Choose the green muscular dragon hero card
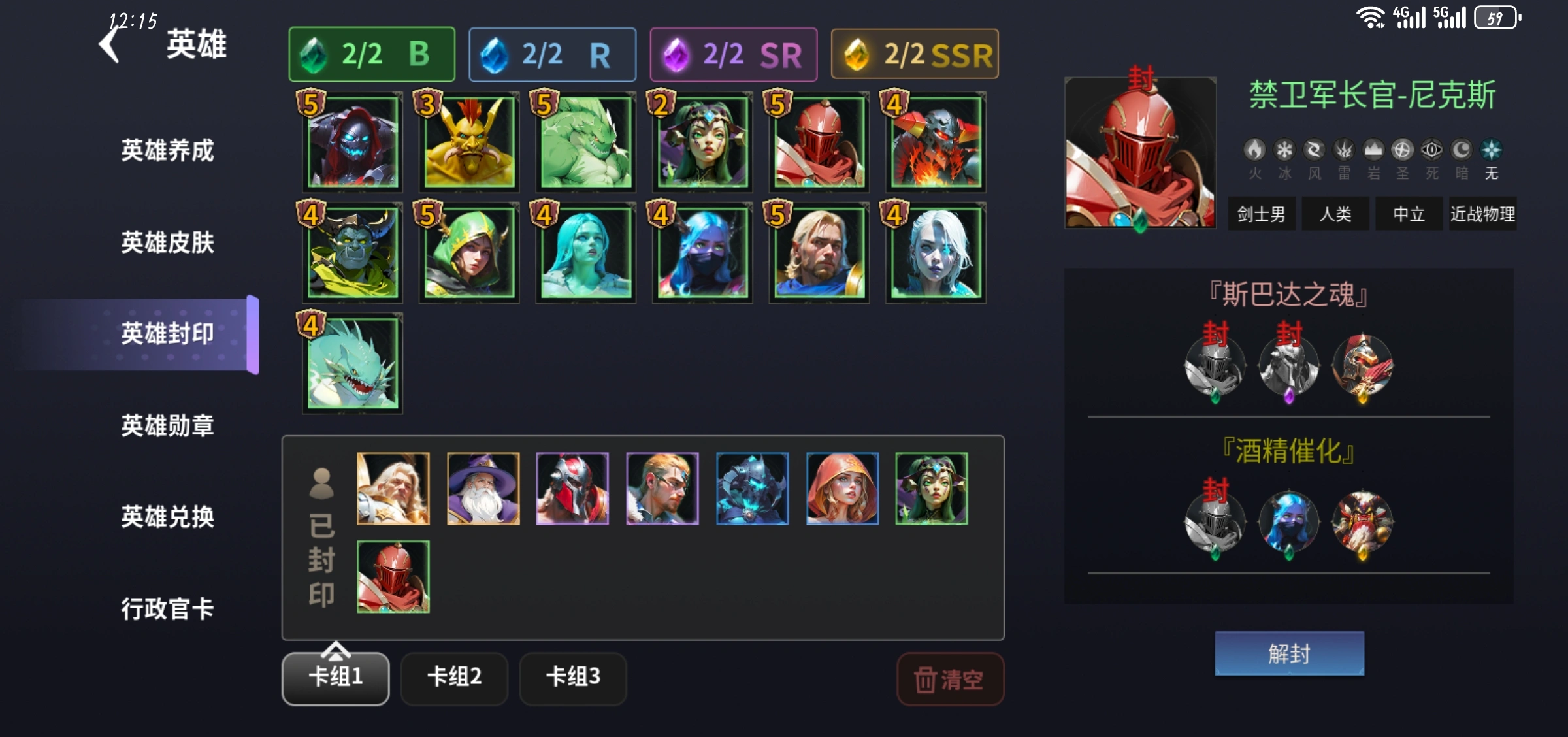Viewport: 1568px width, 737px height. tap(586, 142)
